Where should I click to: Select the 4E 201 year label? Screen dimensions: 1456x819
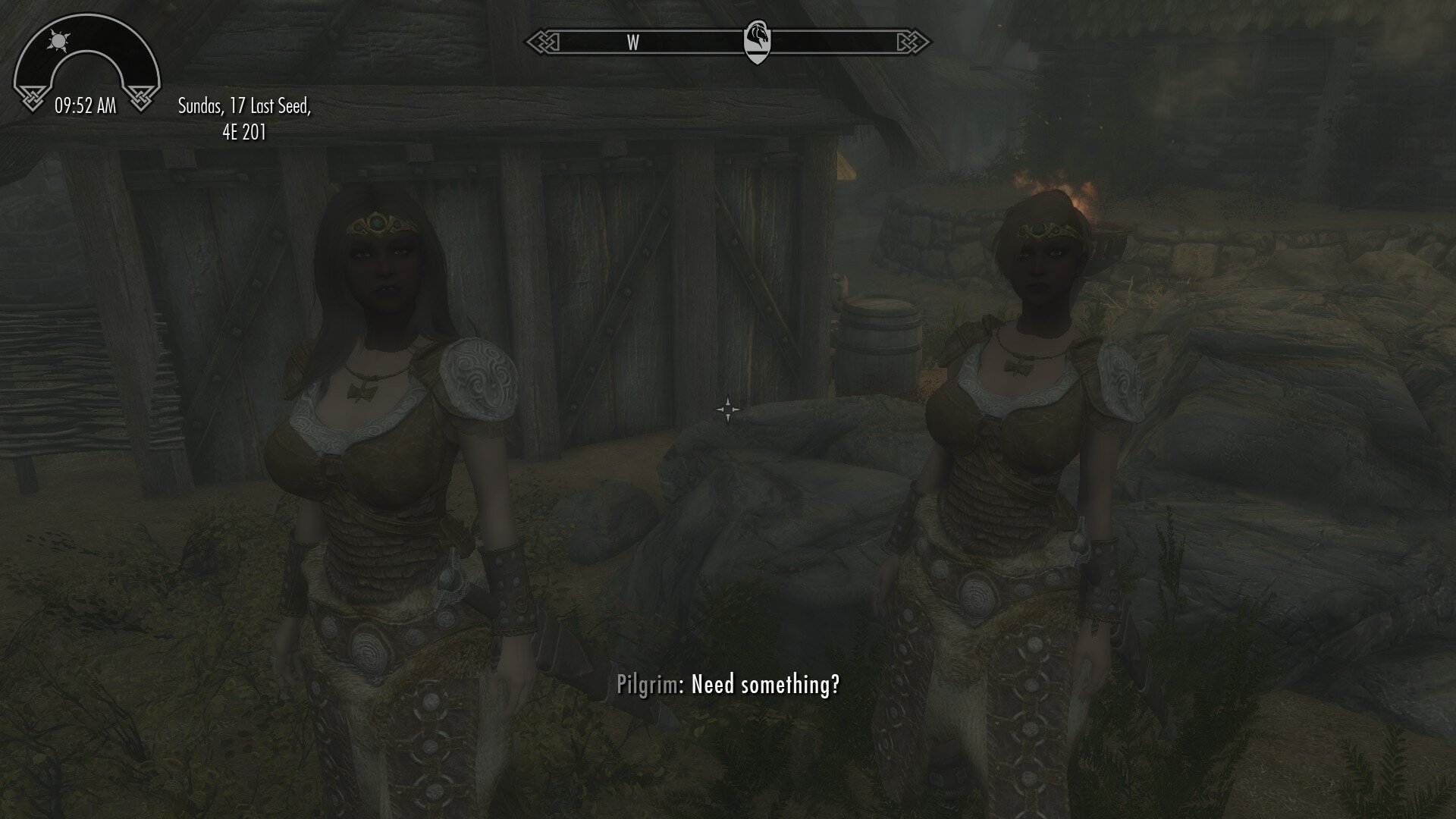(245, 133)
